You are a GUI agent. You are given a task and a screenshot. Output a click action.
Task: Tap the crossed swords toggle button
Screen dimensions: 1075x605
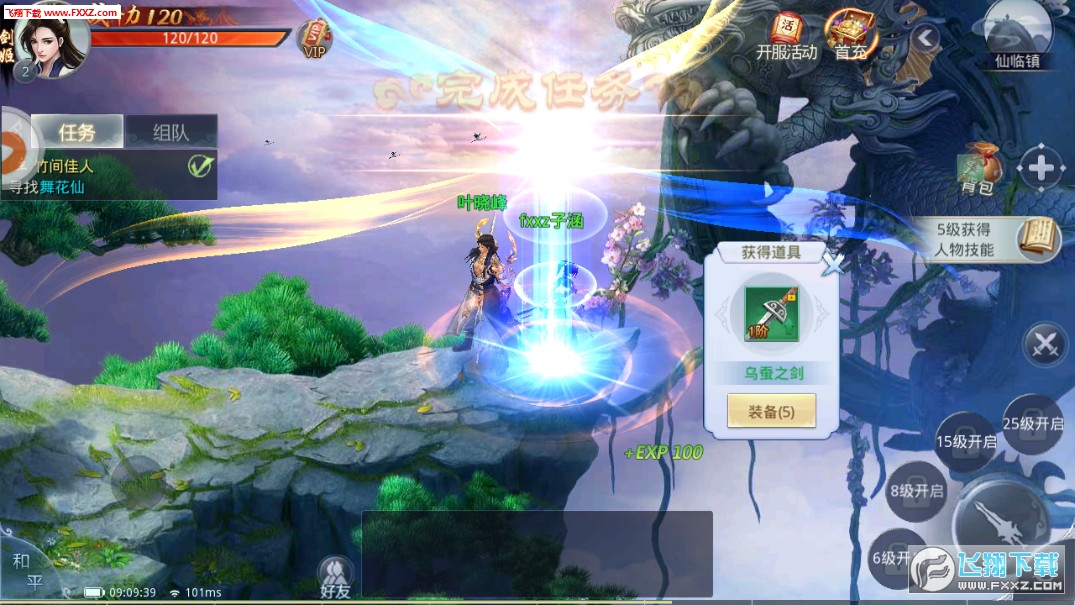click(x=1046, y=345)
